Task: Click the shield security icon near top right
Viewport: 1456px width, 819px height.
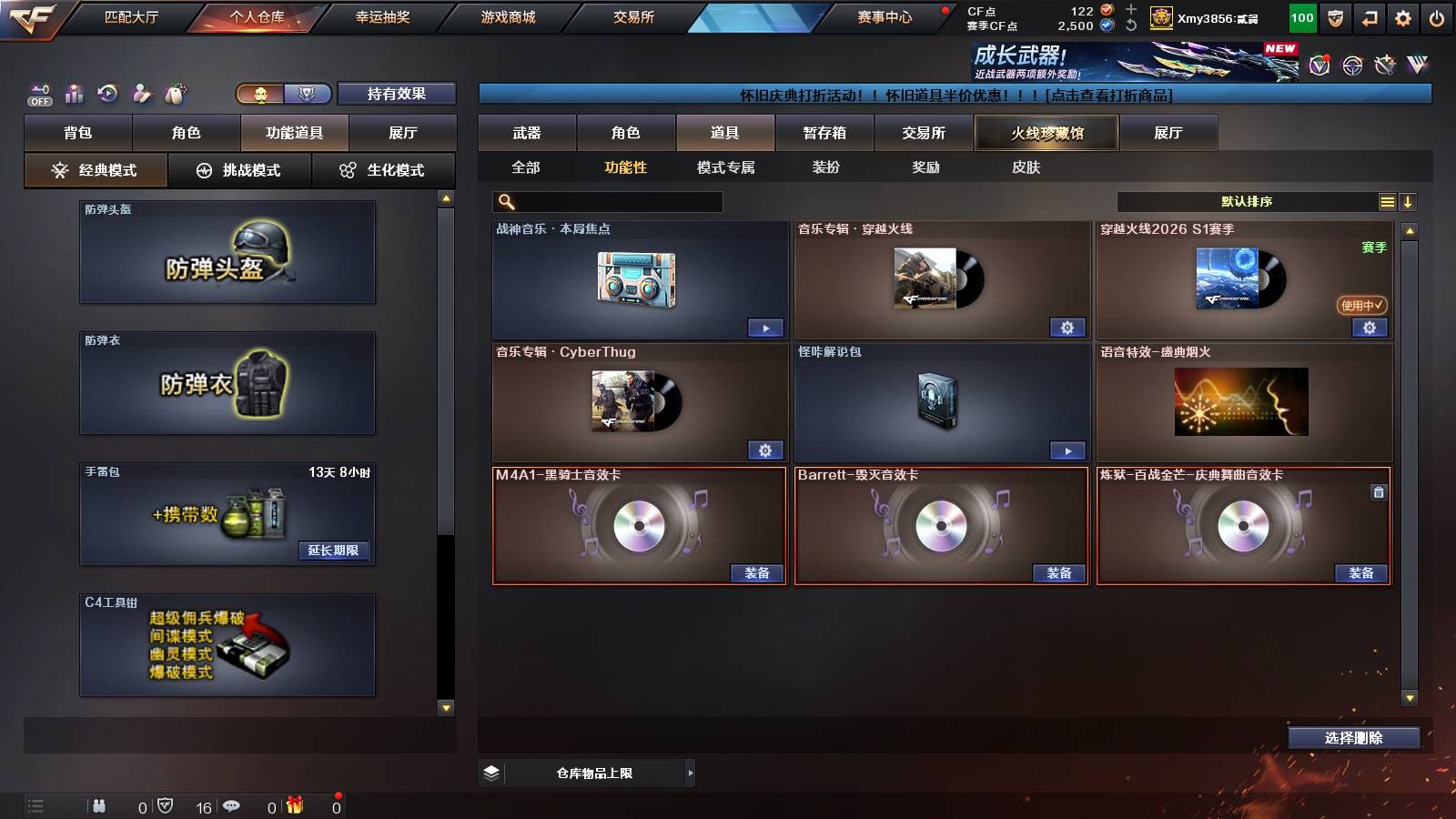Action: click(x=1334, y=17)
